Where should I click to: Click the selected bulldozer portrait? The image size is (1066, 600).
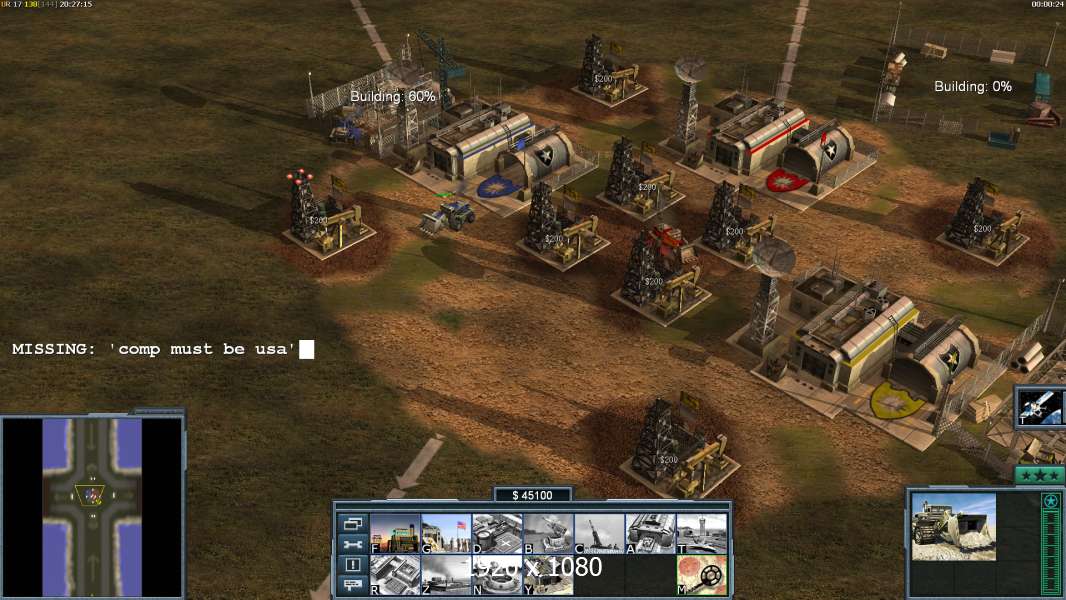coord(953,526)
